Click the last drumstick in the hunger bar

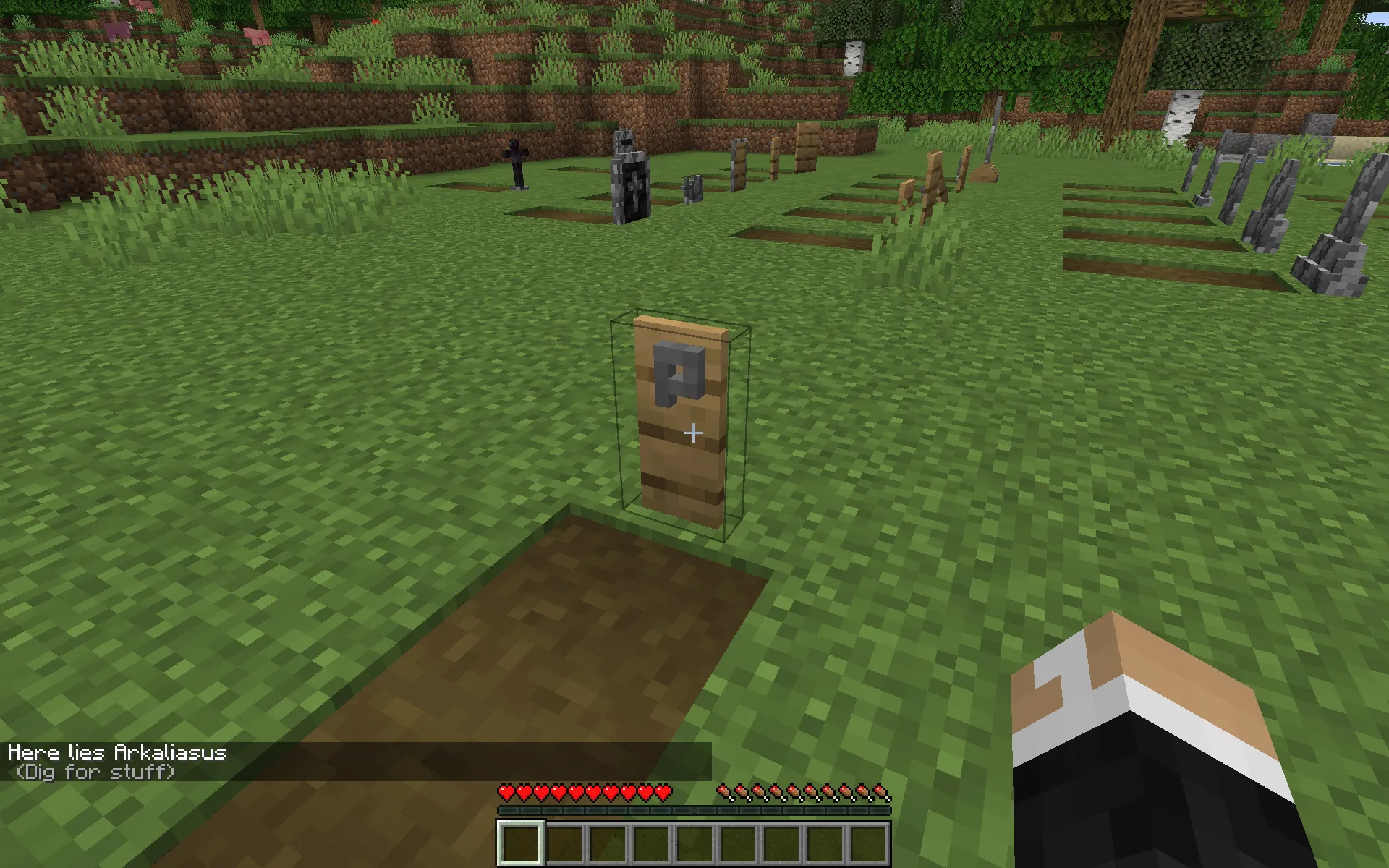pyautogui.click(x=881, y=792)
